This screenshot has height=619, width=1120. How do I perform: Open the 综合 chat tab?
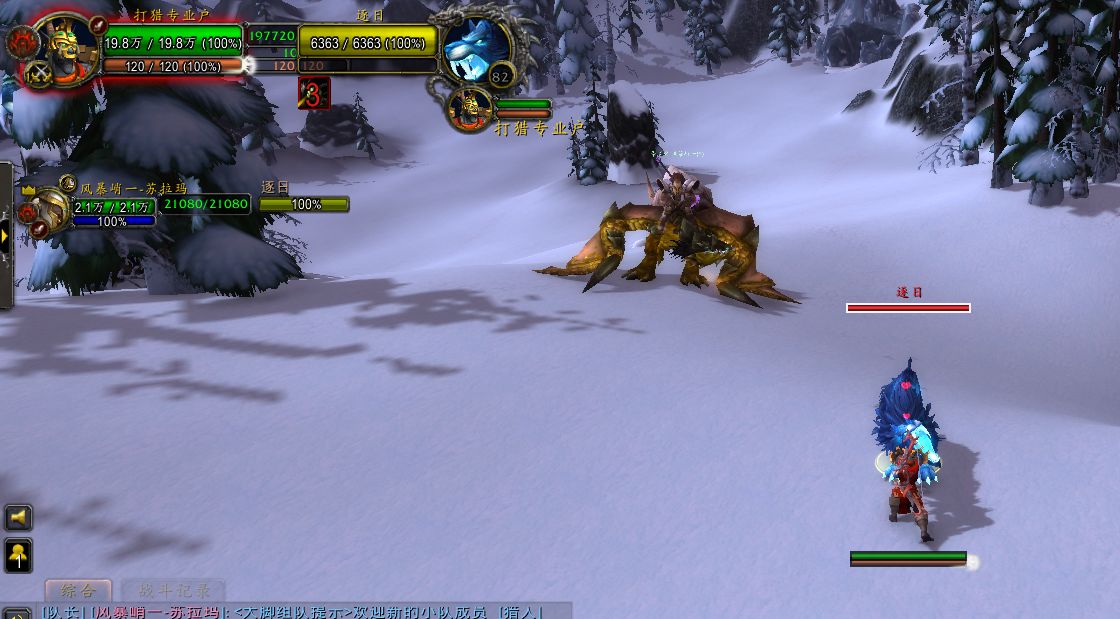coord(77,590)
